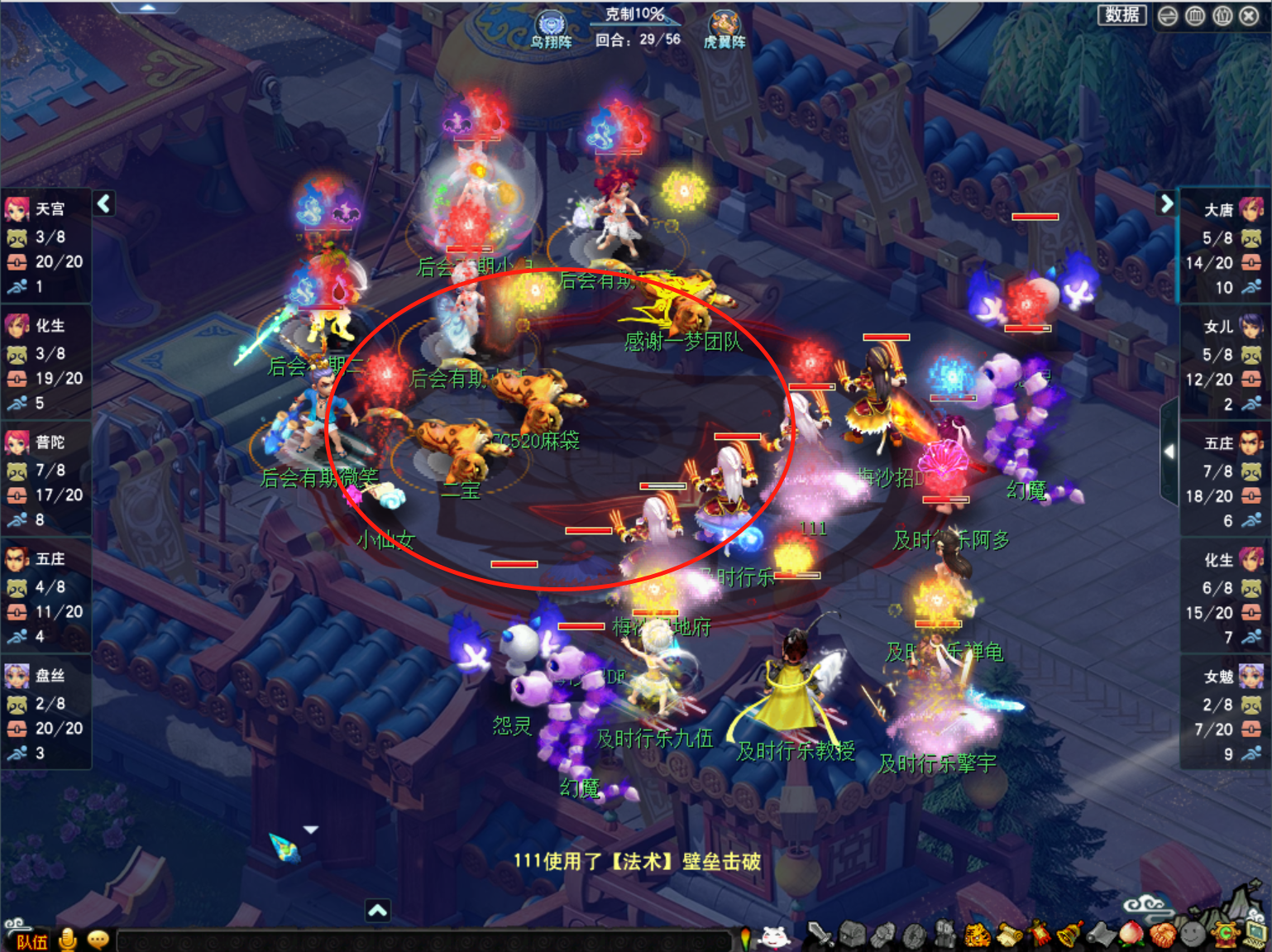Expand the chat window up arrow

click(x=377, y=911)
